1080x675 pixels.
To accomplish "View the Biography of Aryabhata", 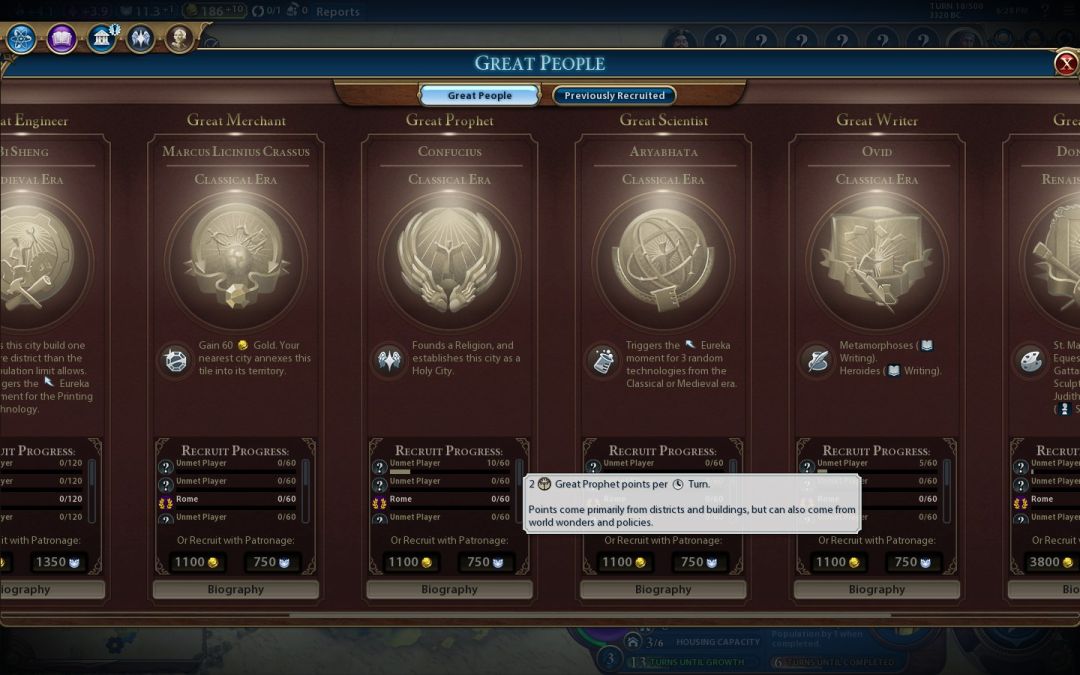I will (x=663, y=590).
